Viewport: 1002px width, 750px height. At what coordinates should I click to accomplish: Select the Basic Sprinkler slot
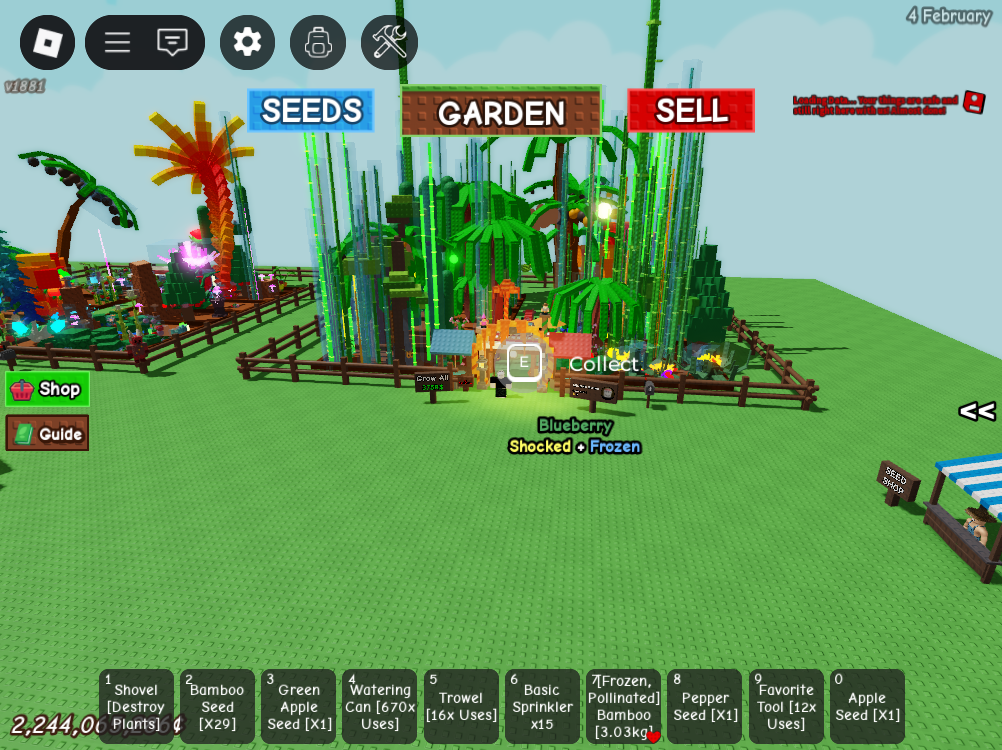pyautogui.click(x=542, y=706)
